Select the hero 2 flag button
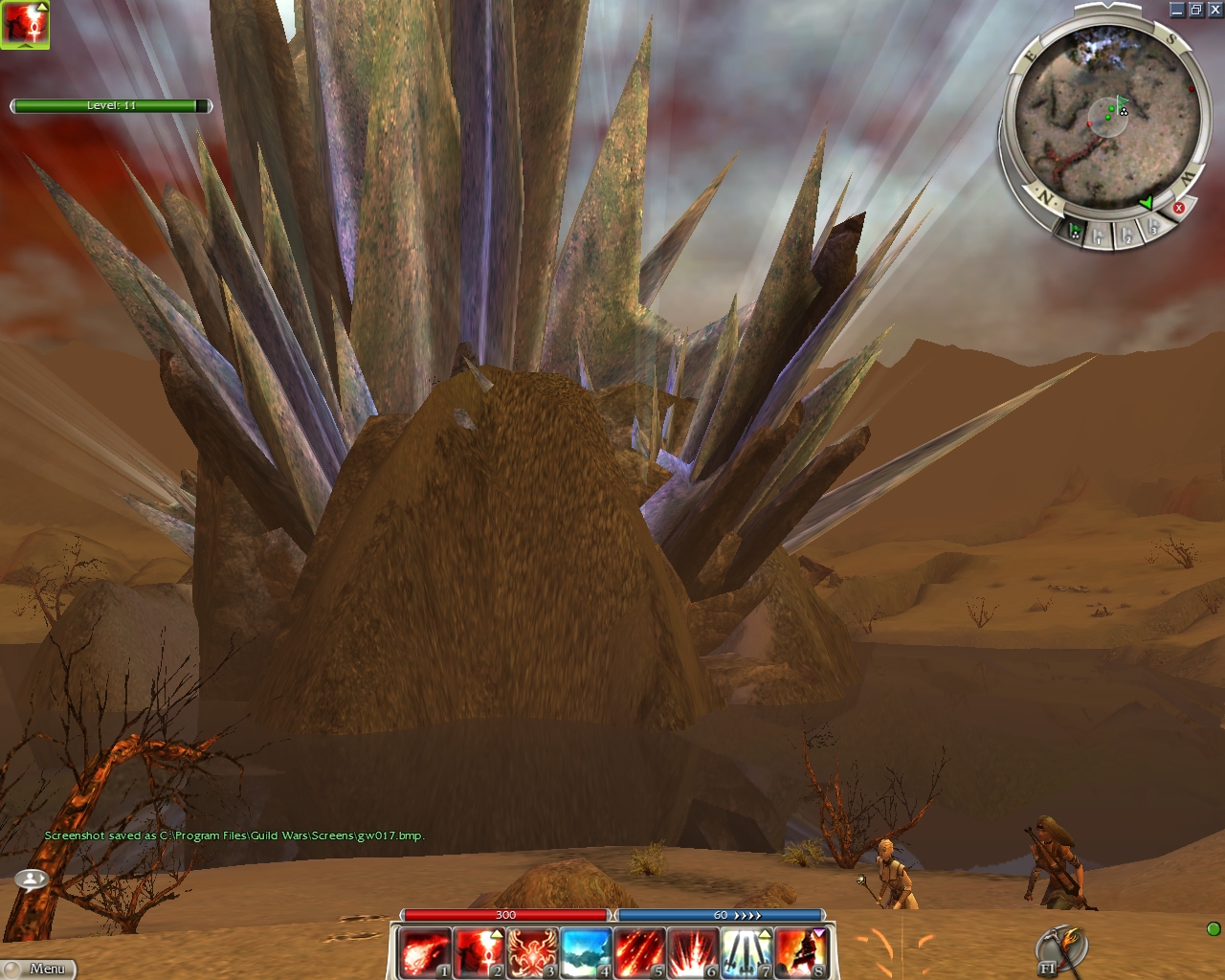The height and width of the screenshot is (980, 1225). (x=1127, y=234)
